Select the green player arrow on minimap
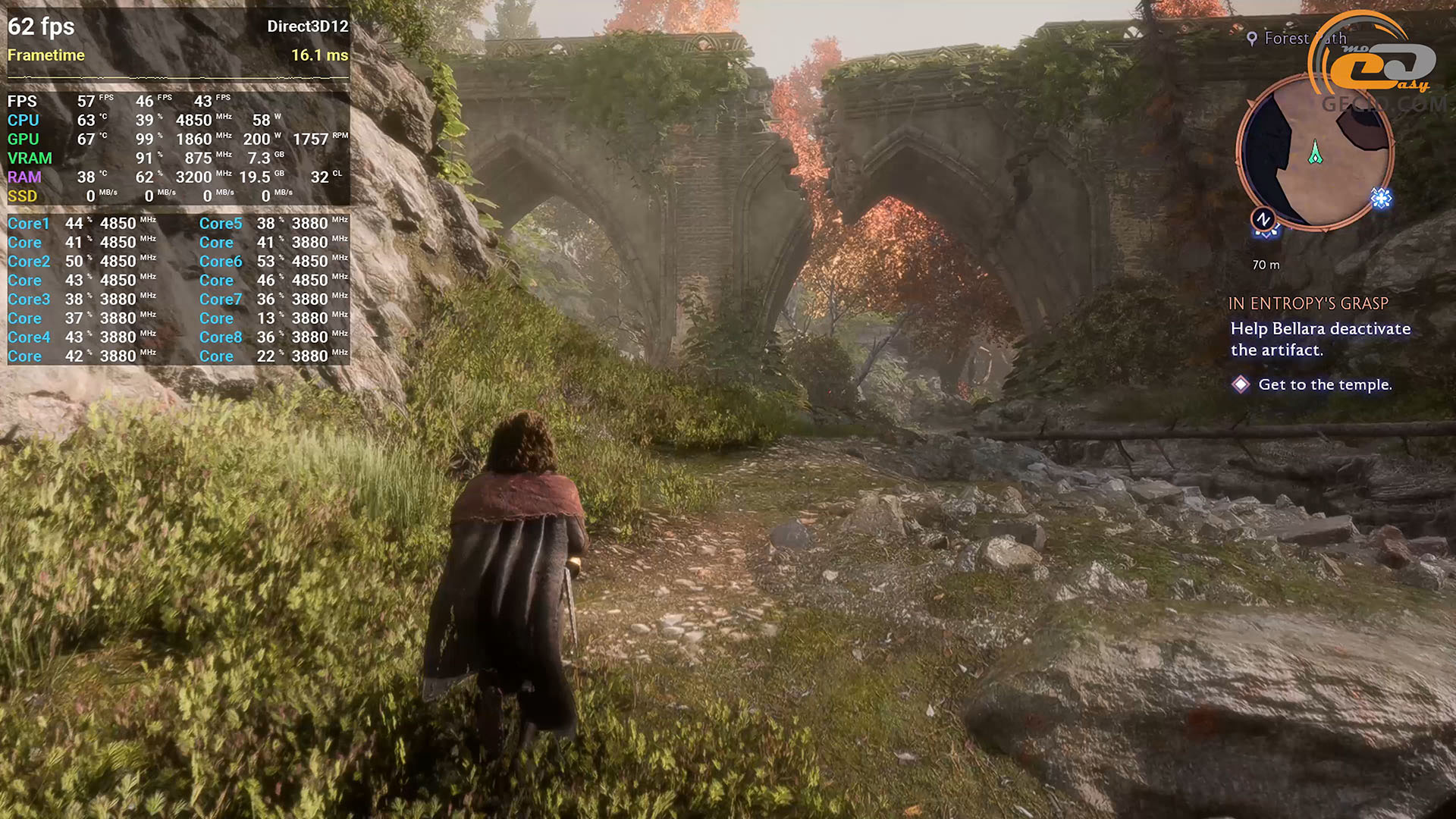This screenshot has width=1456, height=819. click(1316, 152)
